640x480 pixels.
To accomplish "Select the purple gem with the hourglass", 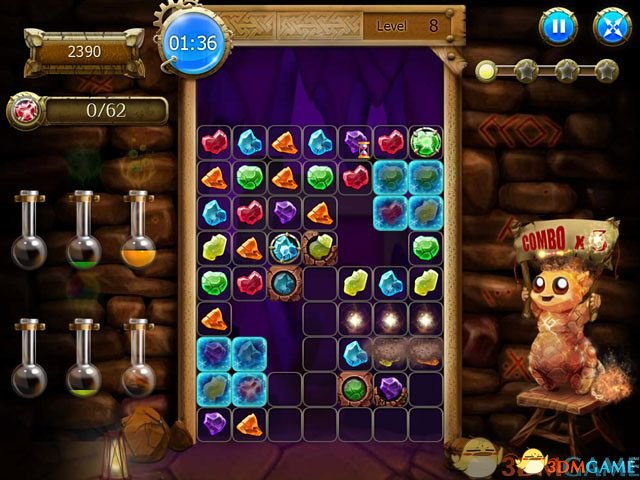I will [357, 143].
